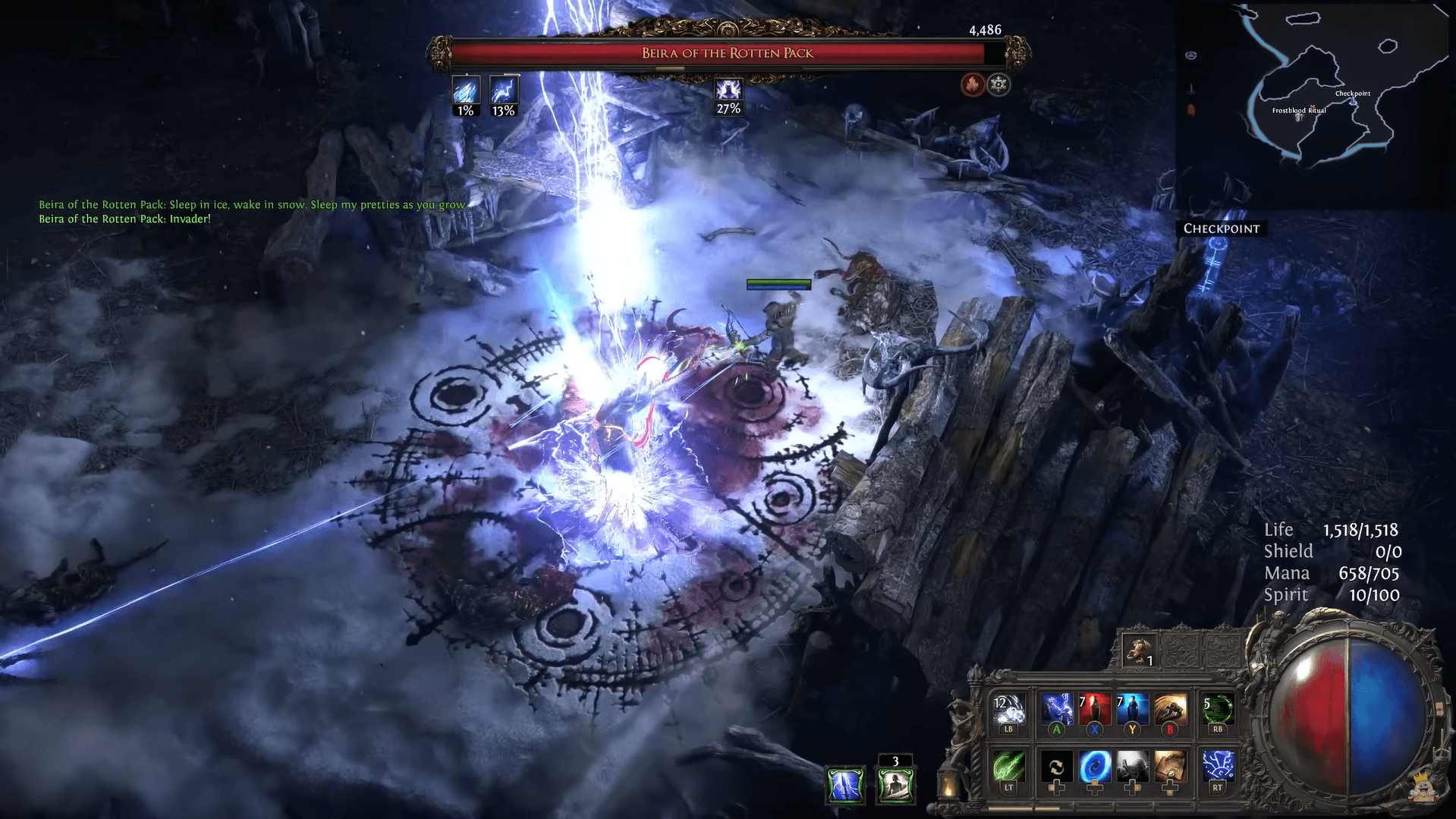Click the green-framed lightning buff icon

844,785
